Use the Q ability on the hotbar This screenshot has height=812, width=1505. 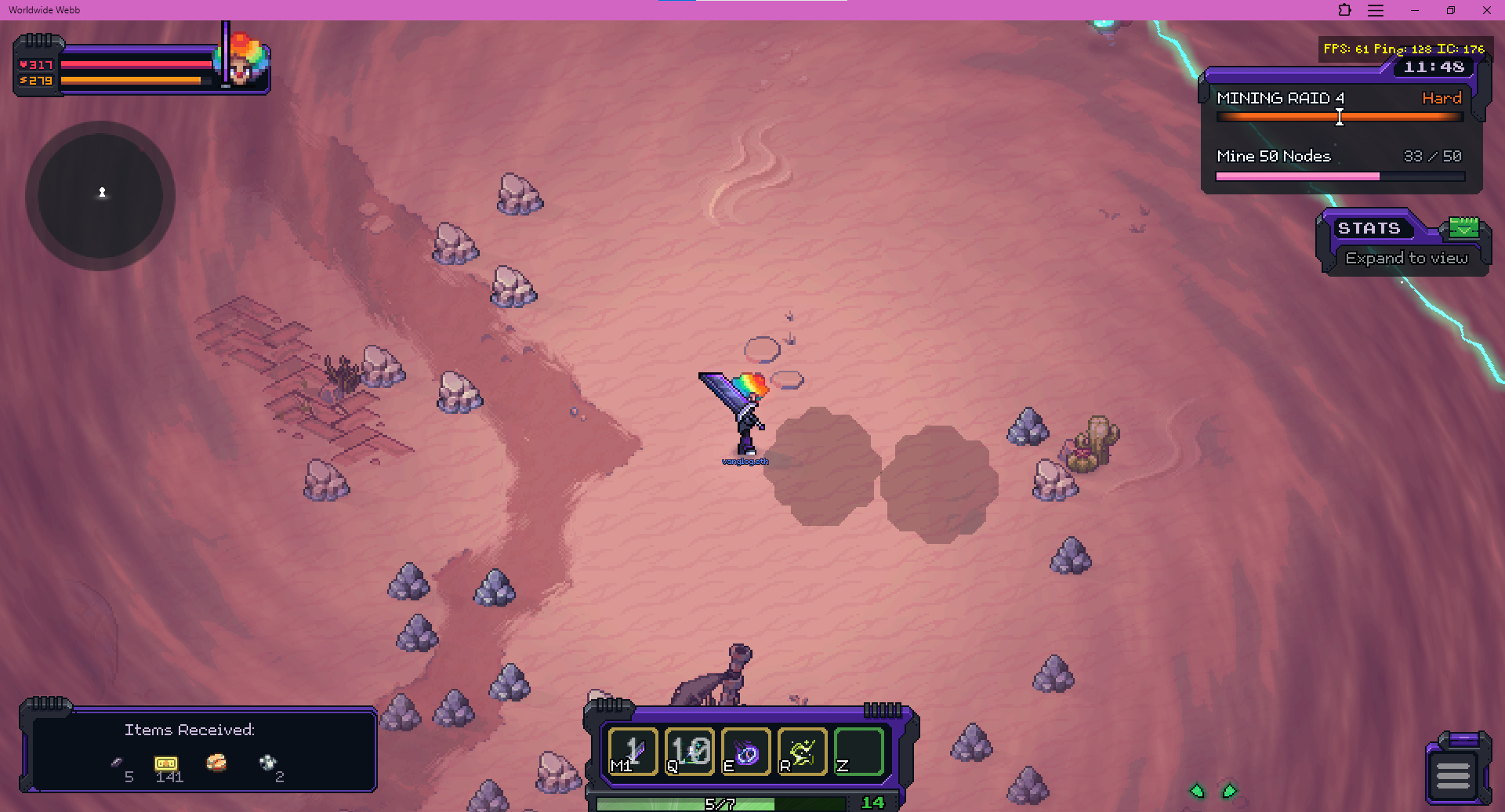[690, 752]
